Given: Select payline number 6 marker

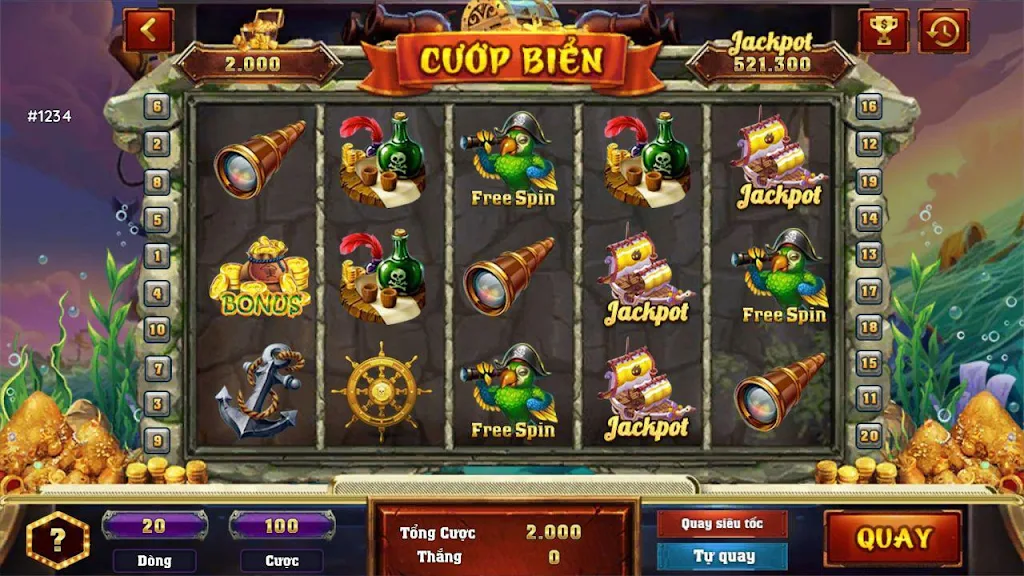Looking at the screenshot, I should pos(157,106).
